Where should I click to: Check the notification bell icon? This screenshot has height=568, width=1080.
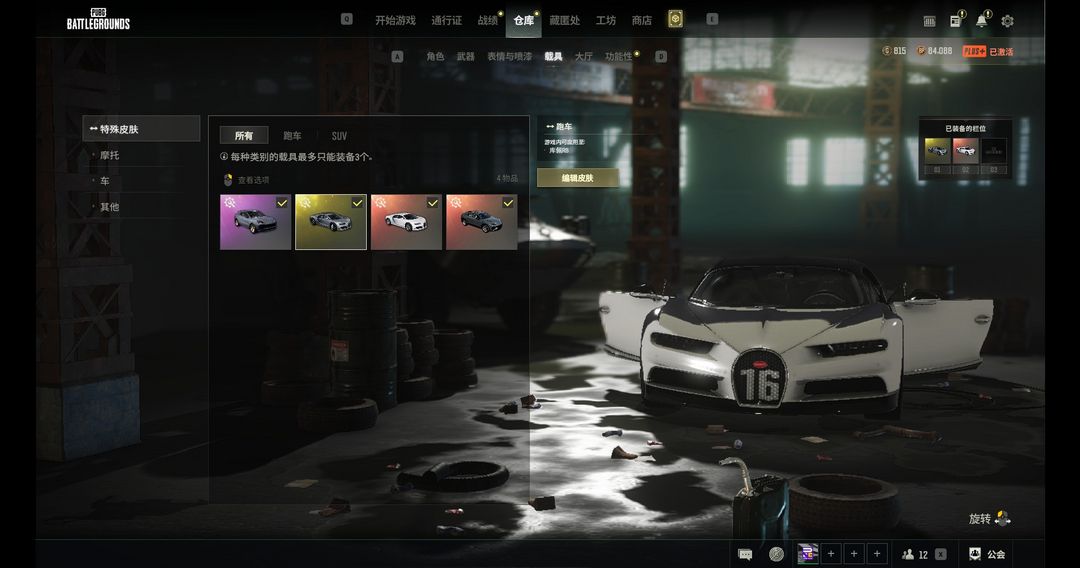[981, 21]
